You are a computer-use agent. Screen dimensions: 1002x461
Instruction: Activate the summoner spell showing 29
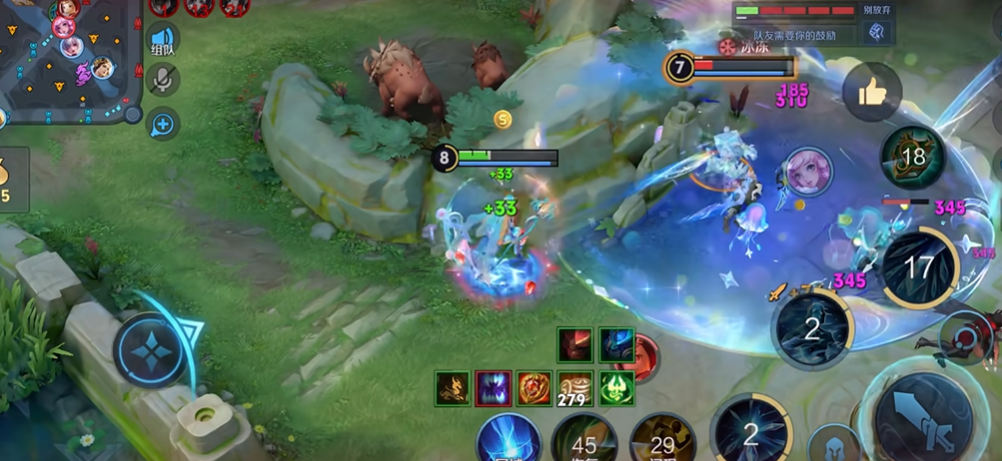tap(661, 440)
